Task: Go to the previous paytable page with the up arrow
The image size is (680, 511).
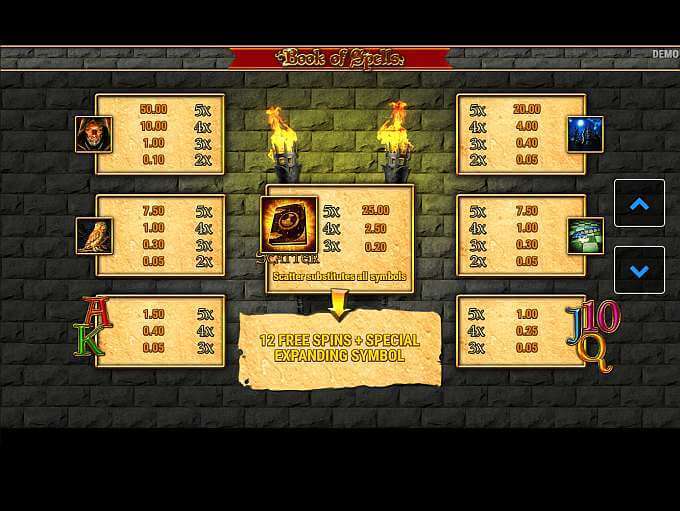Action: [x=639, y=204]
